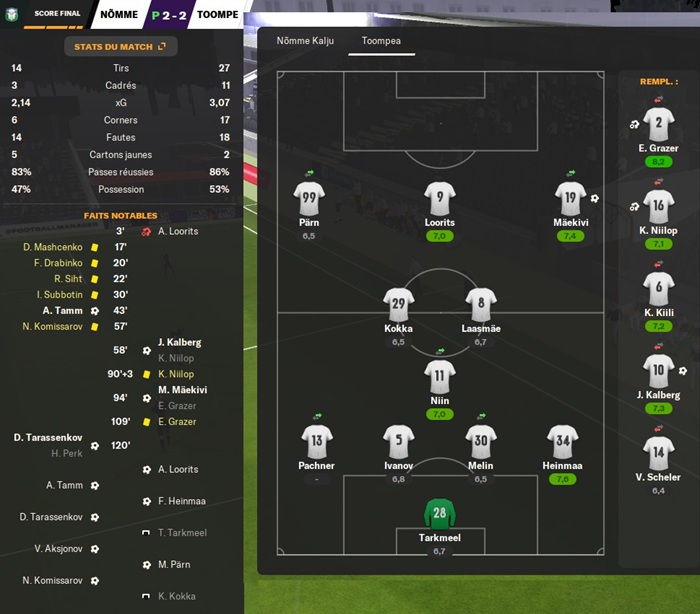The width and height of the screenshot is (700, 614).
Task: Open midfielder Kokka number 29
Action: pyautogui.click(x=398, y=304)
